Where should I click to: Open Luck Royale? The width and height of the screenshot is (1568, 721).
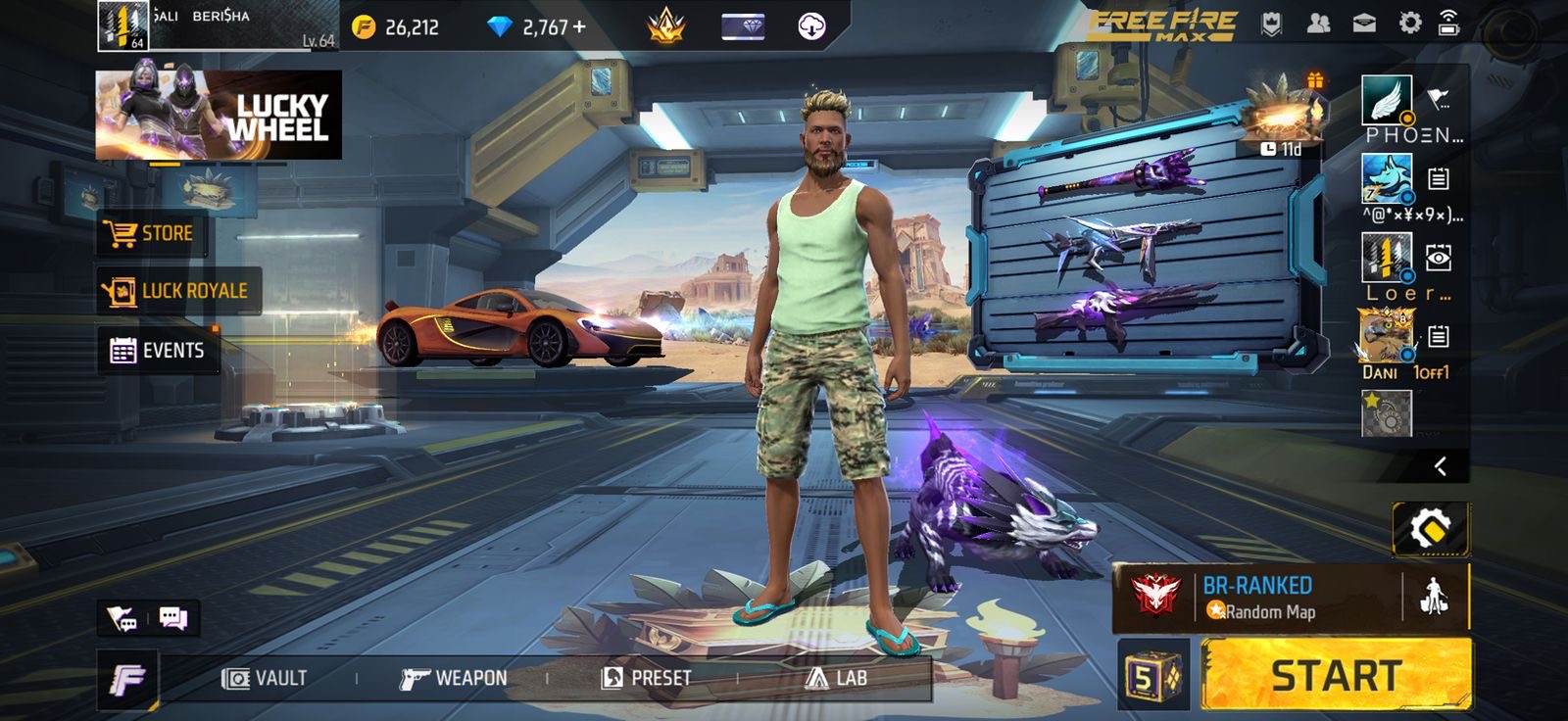178,291
